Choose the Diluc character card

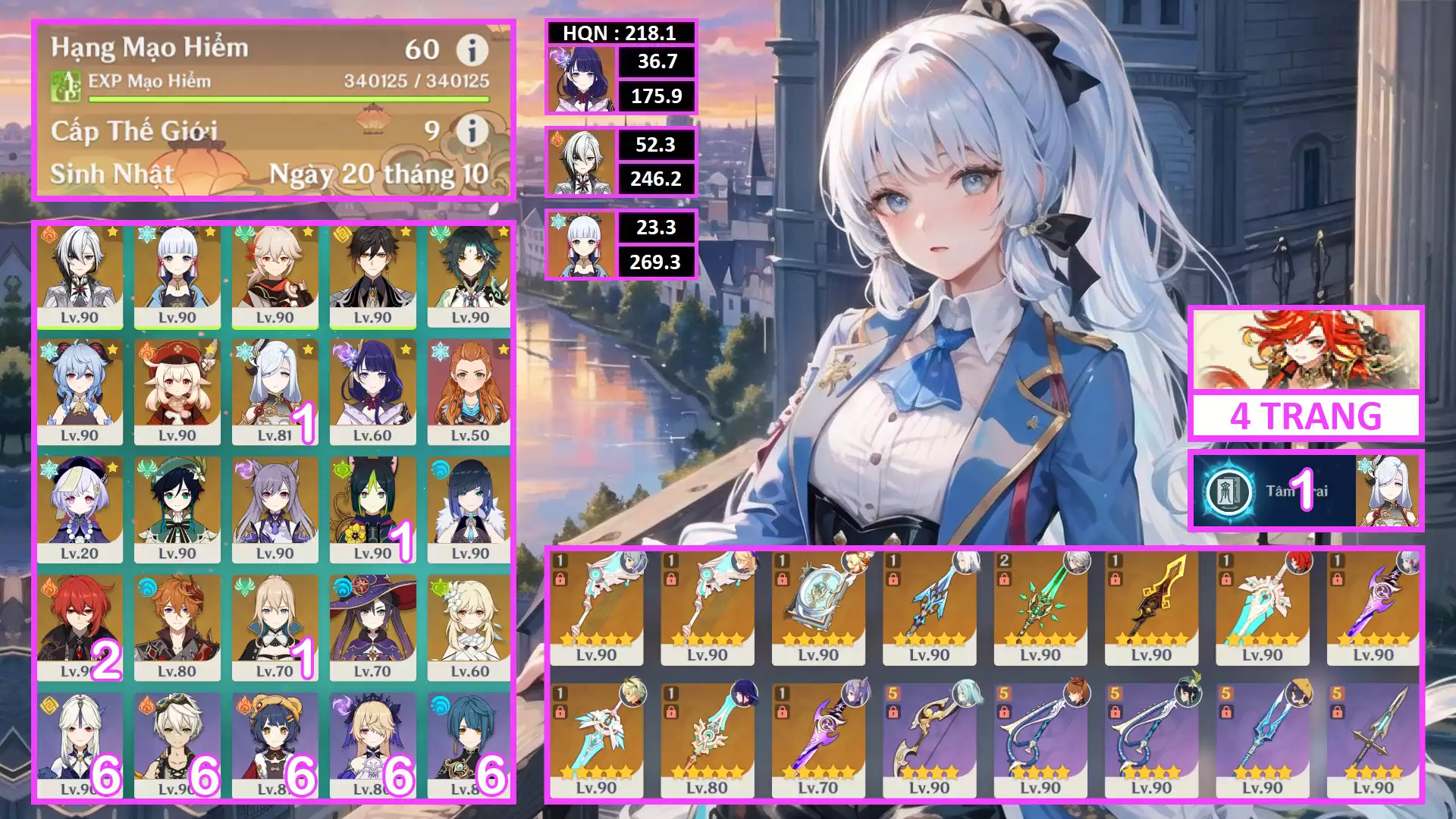click(80, 627)
